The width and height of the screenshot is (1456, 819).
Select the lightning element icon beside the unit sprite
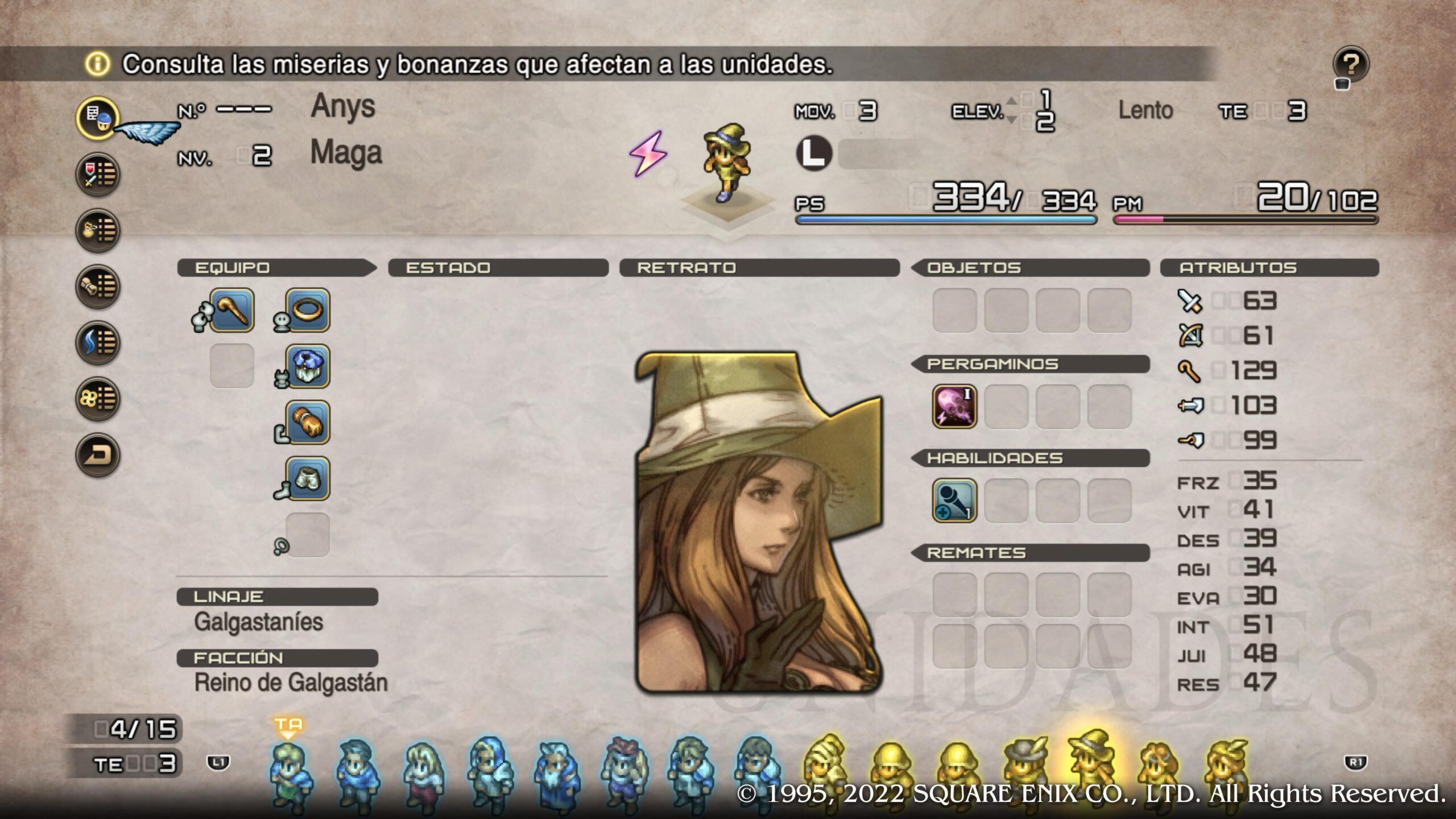648,154
